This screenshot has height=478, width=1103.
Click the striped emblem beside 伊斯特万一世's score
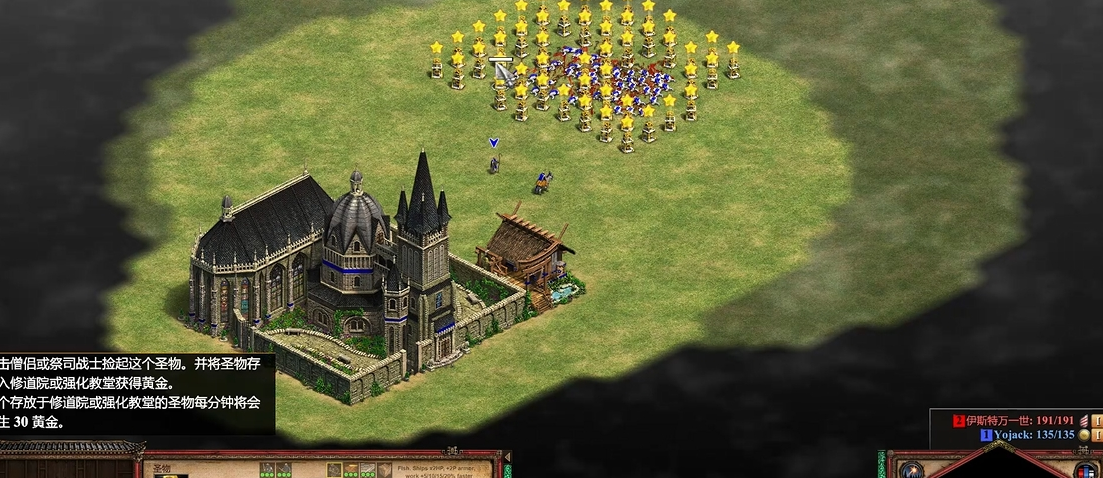click(x=1084, y=421)
